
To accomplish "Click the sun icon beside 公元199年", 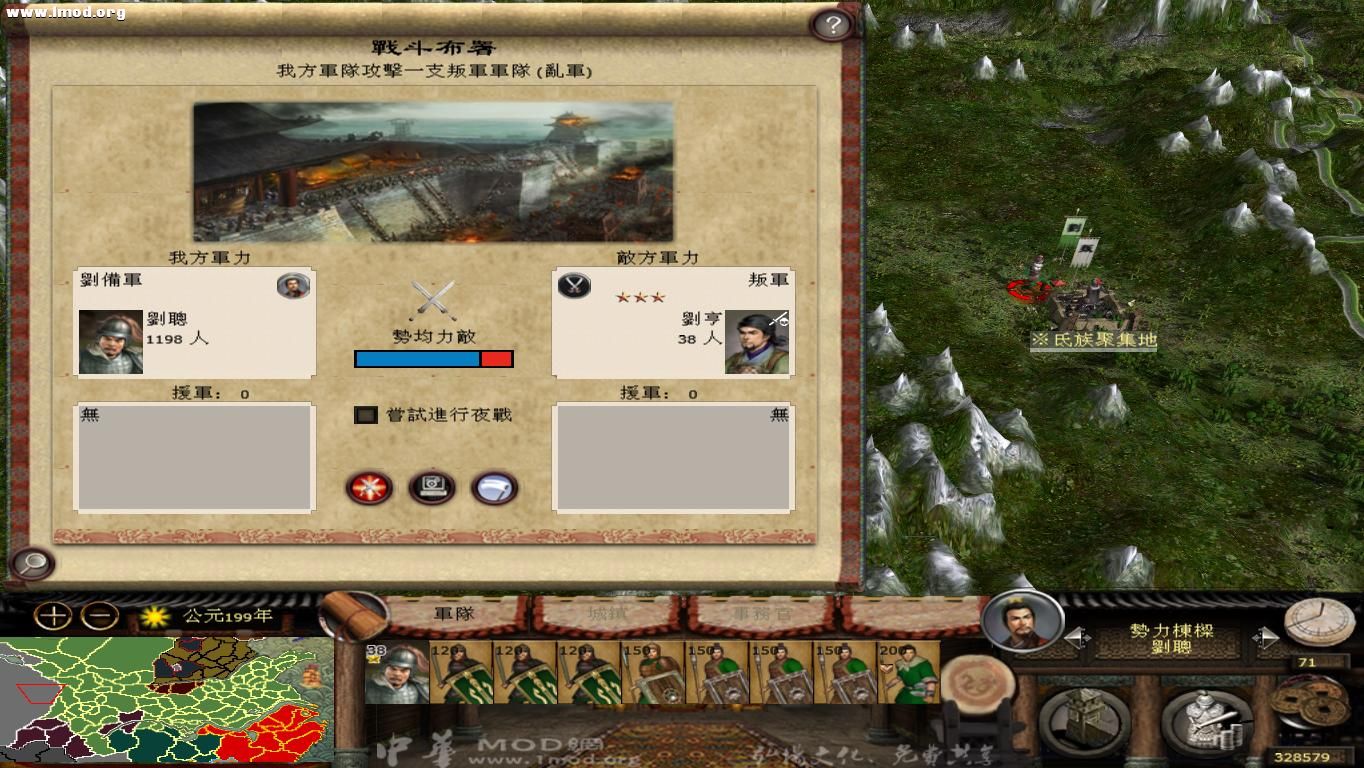I will 155,618.
